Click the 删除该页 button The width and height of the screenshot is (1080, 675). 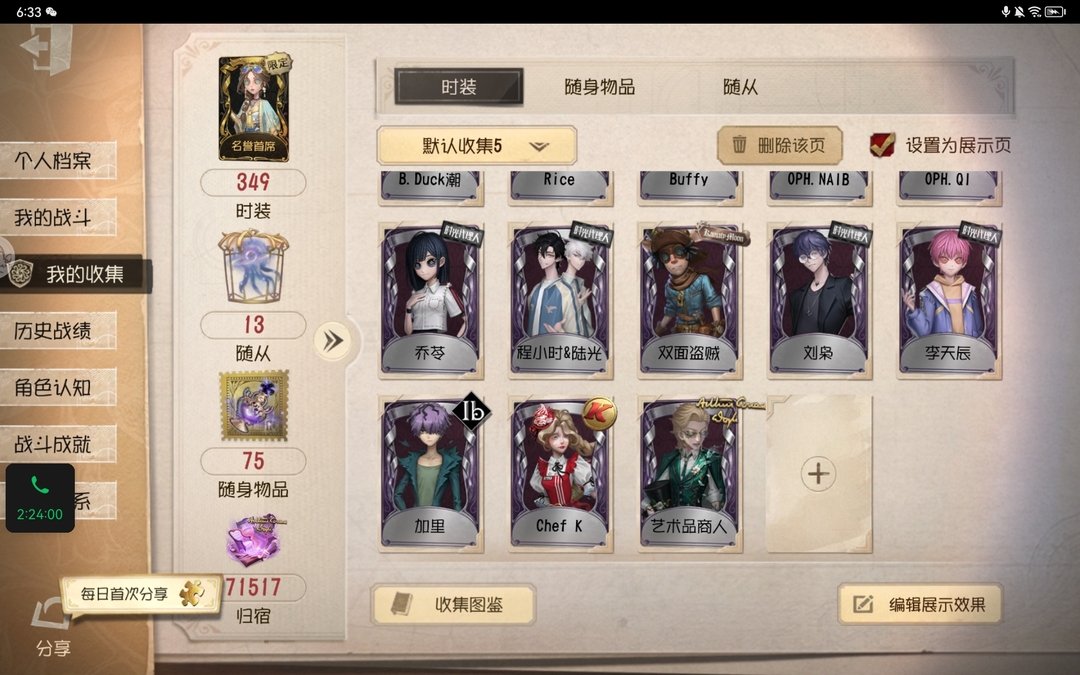tap(779, 145)
